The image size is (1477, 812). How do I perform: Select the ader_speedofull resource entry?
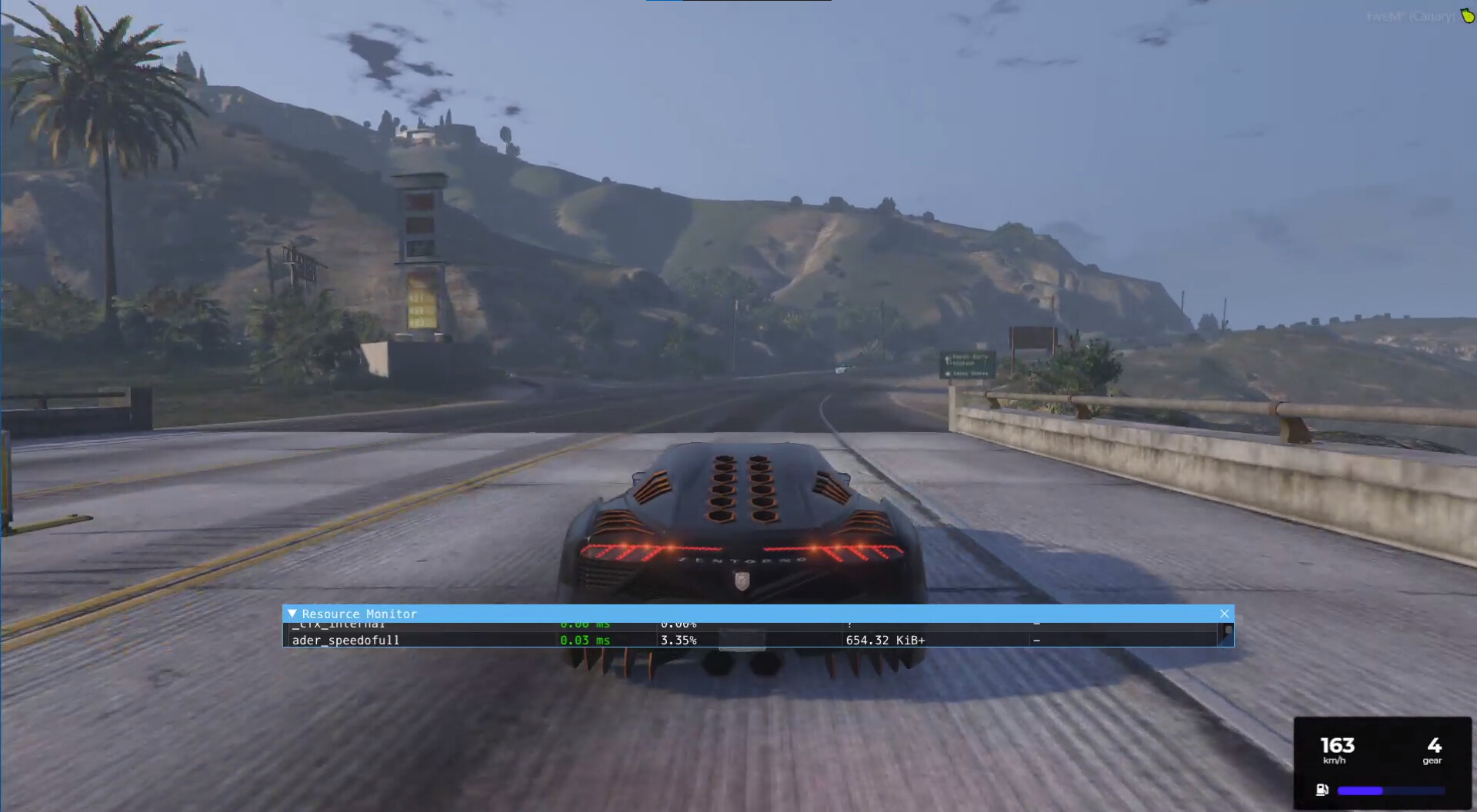346,640
